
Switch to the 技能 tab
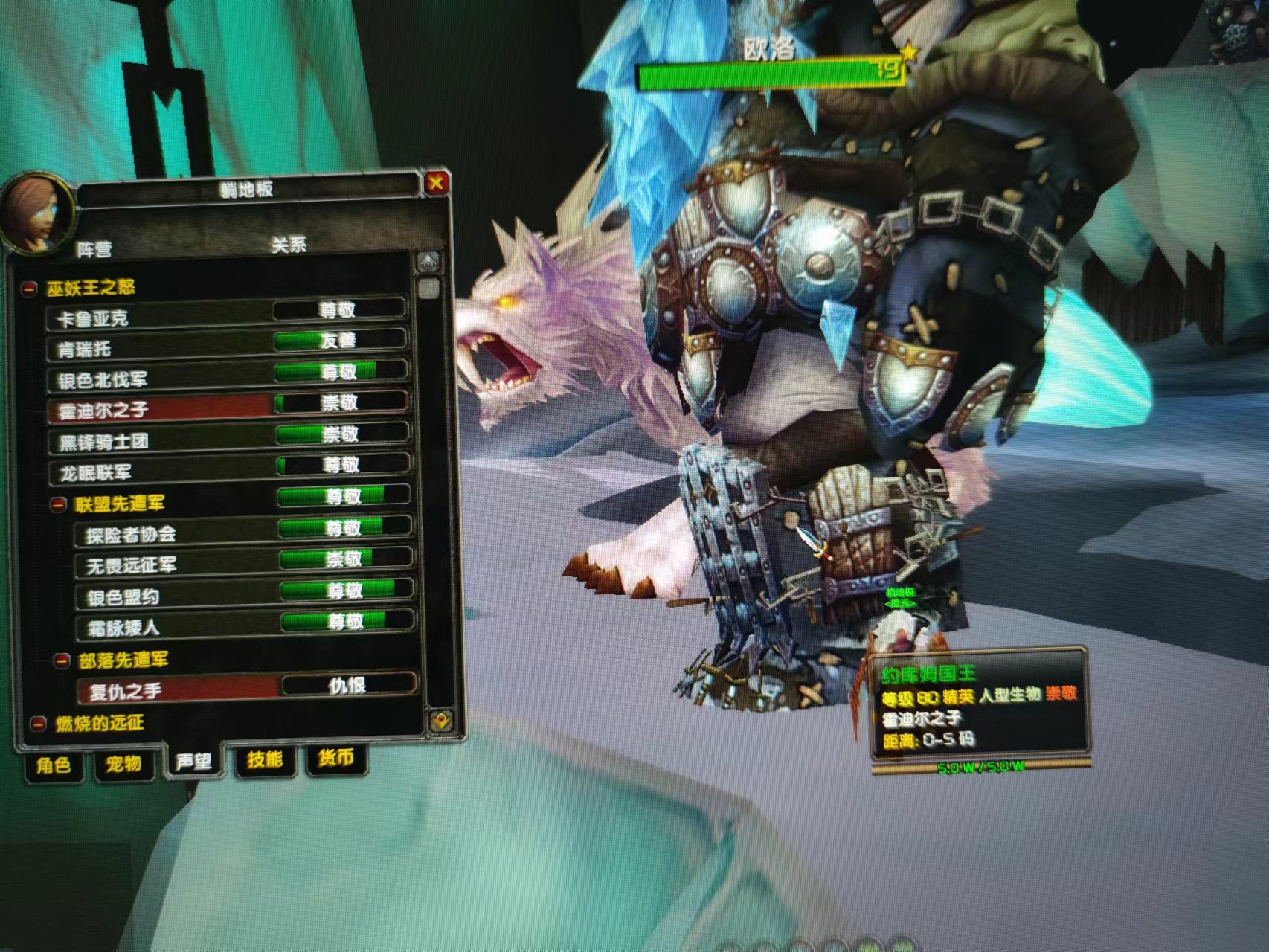[265, 759]
